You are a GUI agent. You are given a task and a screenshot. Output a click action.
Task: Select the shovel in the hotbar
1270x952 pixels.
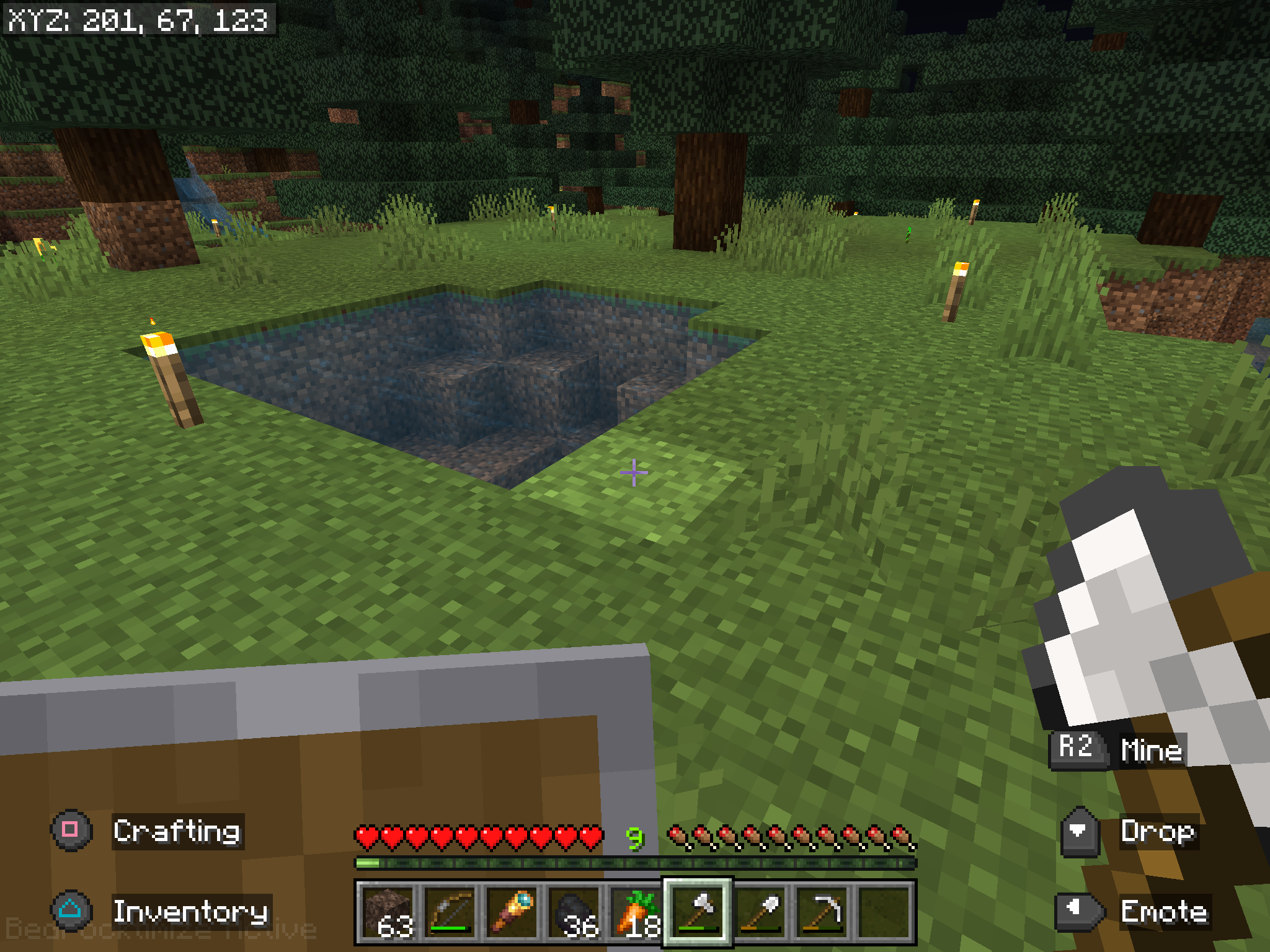point(760,911)
